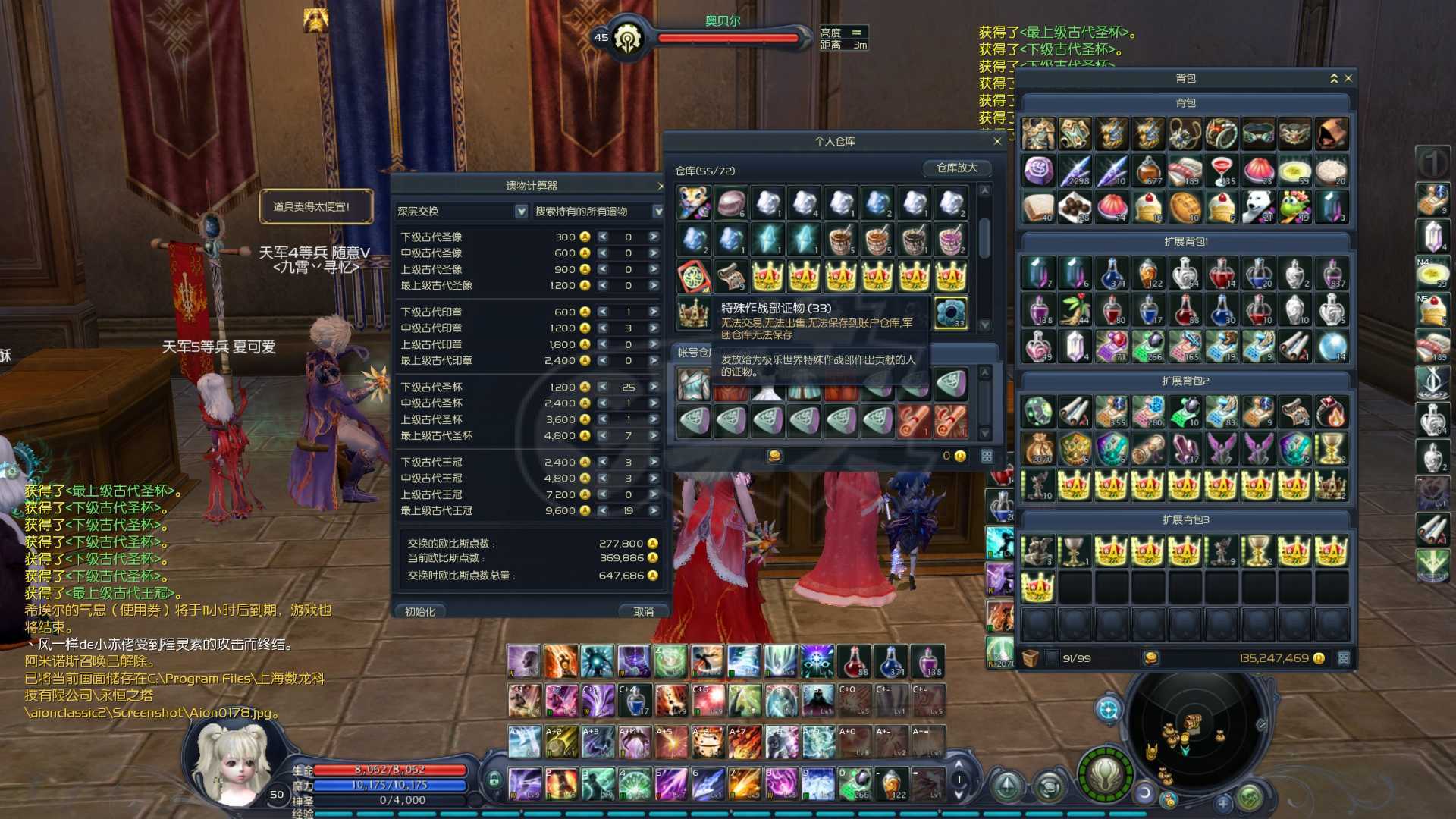Click the 扩展背包2 section header

(x=1185, y=381)
